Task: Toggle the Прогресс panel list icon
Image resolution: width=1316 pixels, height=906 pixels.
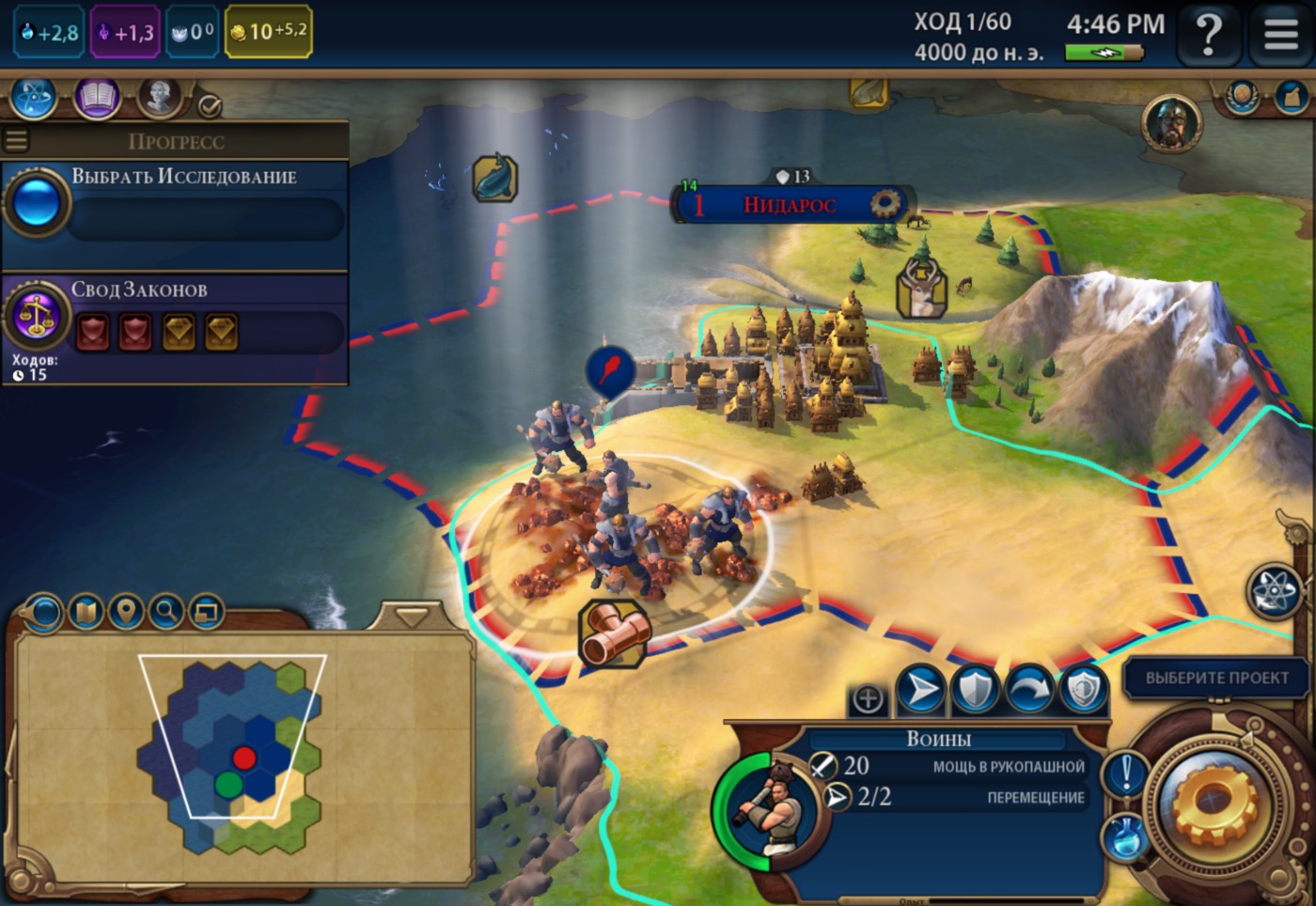Action: (x=16, y=141)
